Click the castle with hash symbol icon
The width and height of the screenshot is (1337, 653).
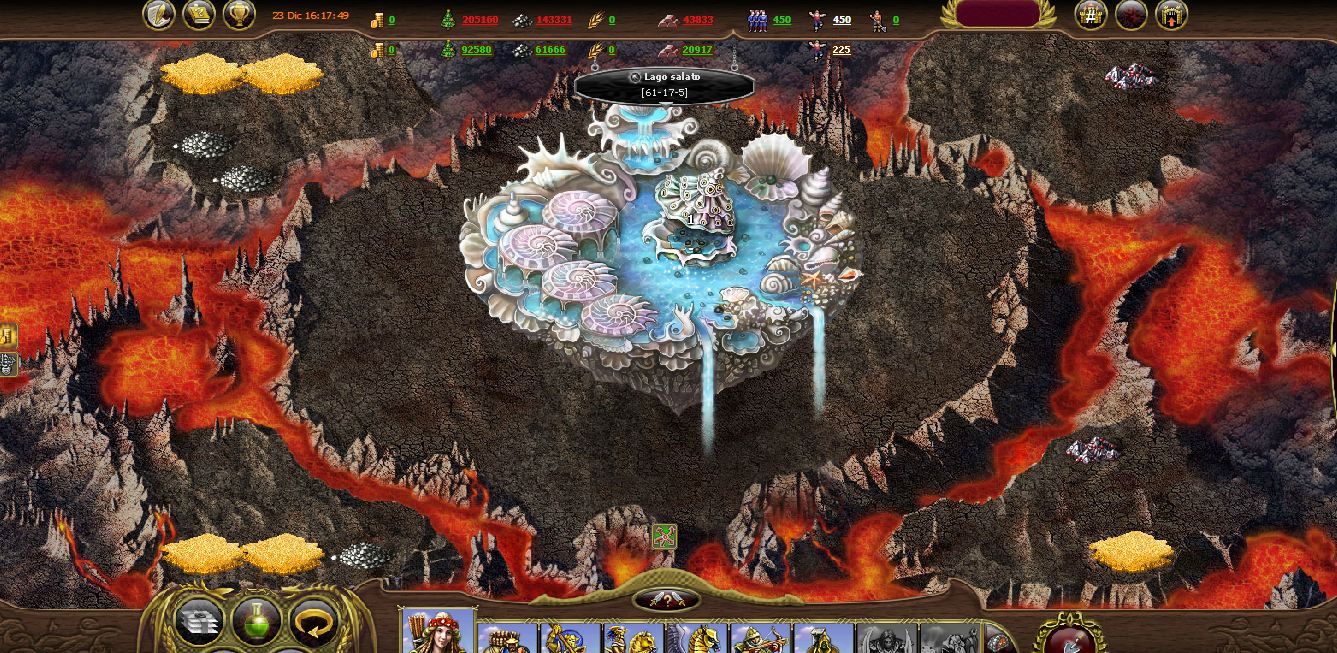[1091, 15]
